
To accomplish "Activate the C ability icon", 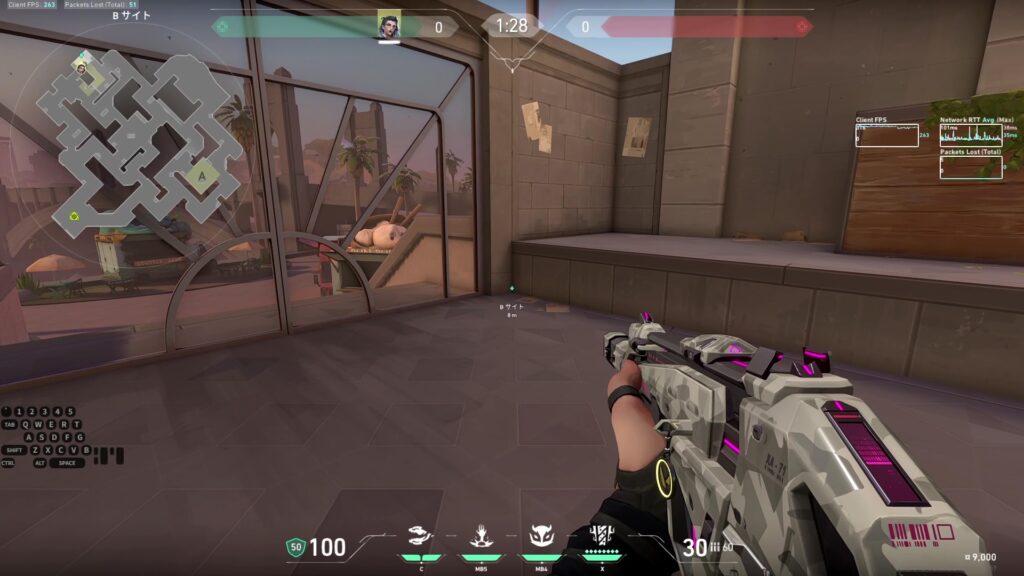I will (421, 537).
